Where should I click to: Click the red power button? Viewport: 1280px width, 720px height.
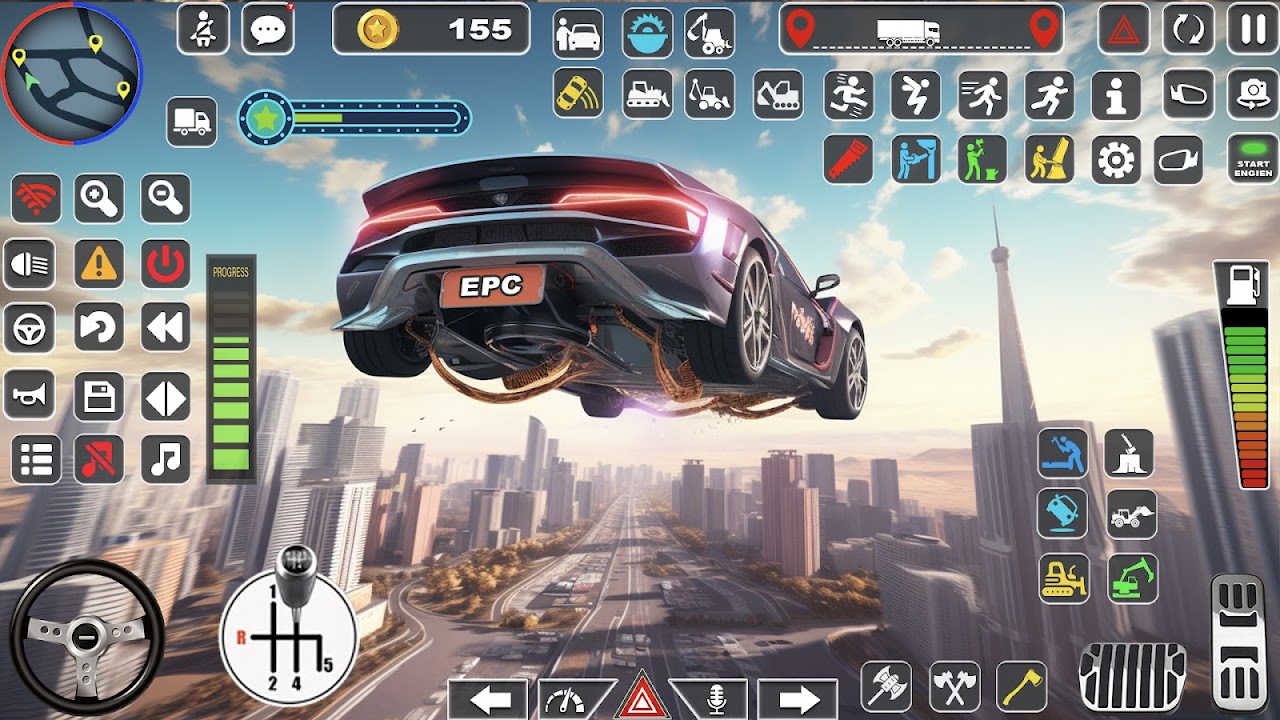point(165,265)
